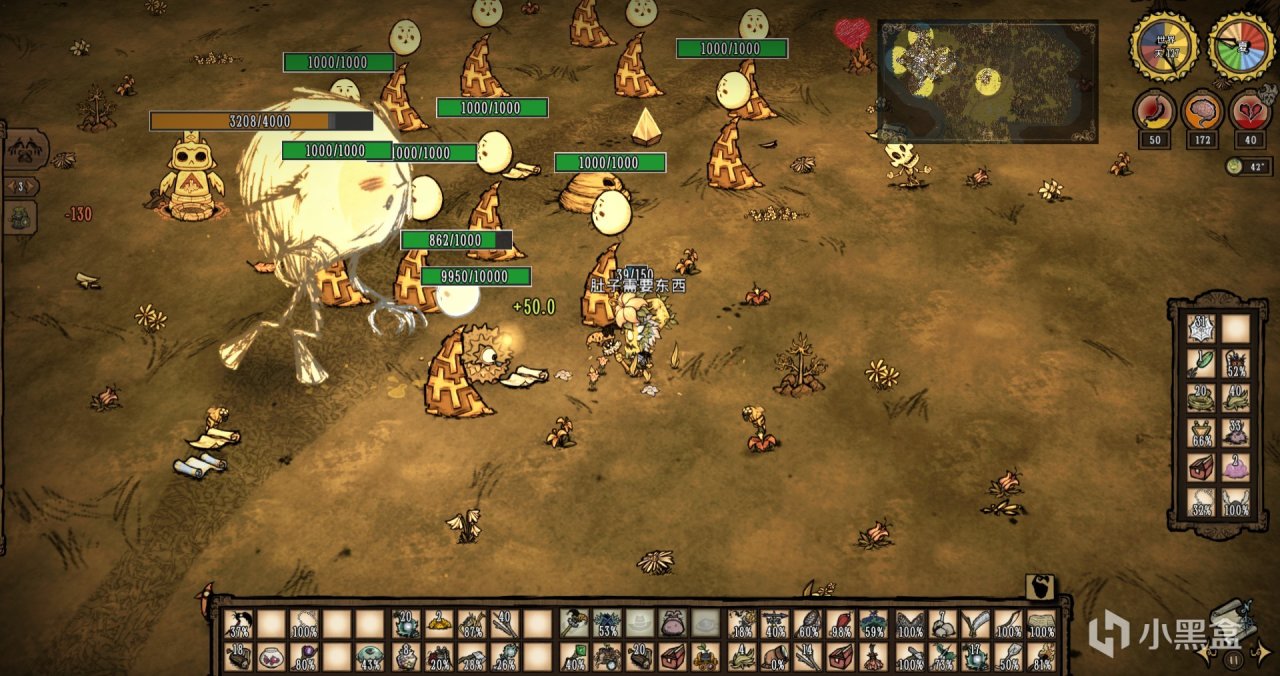1280x676 pixels.
Task: Select the red treasure chest in the backpack
Action: coord(1202,467)
